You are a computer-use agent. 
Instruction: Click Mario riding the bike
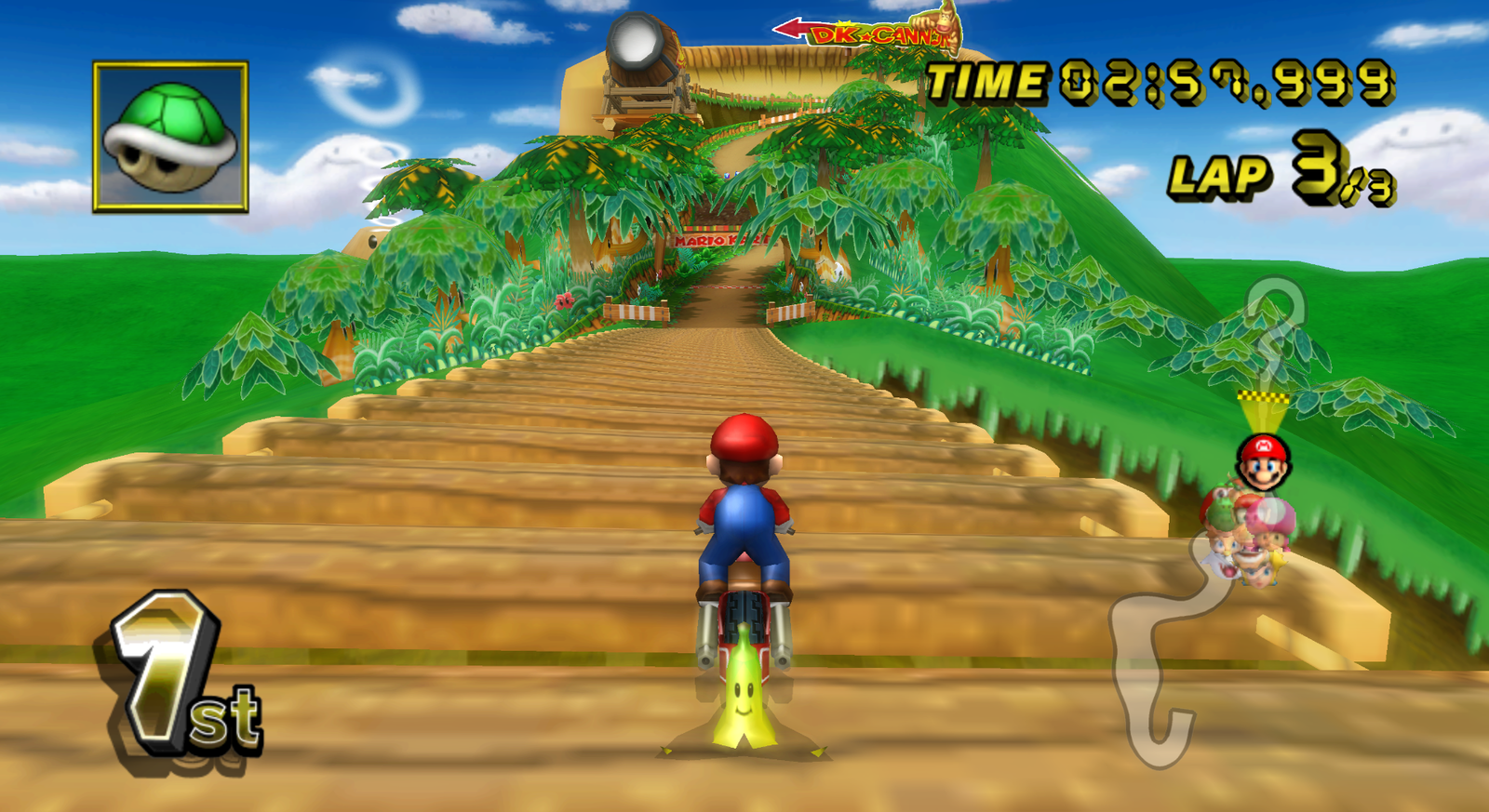tap(744, 512)
